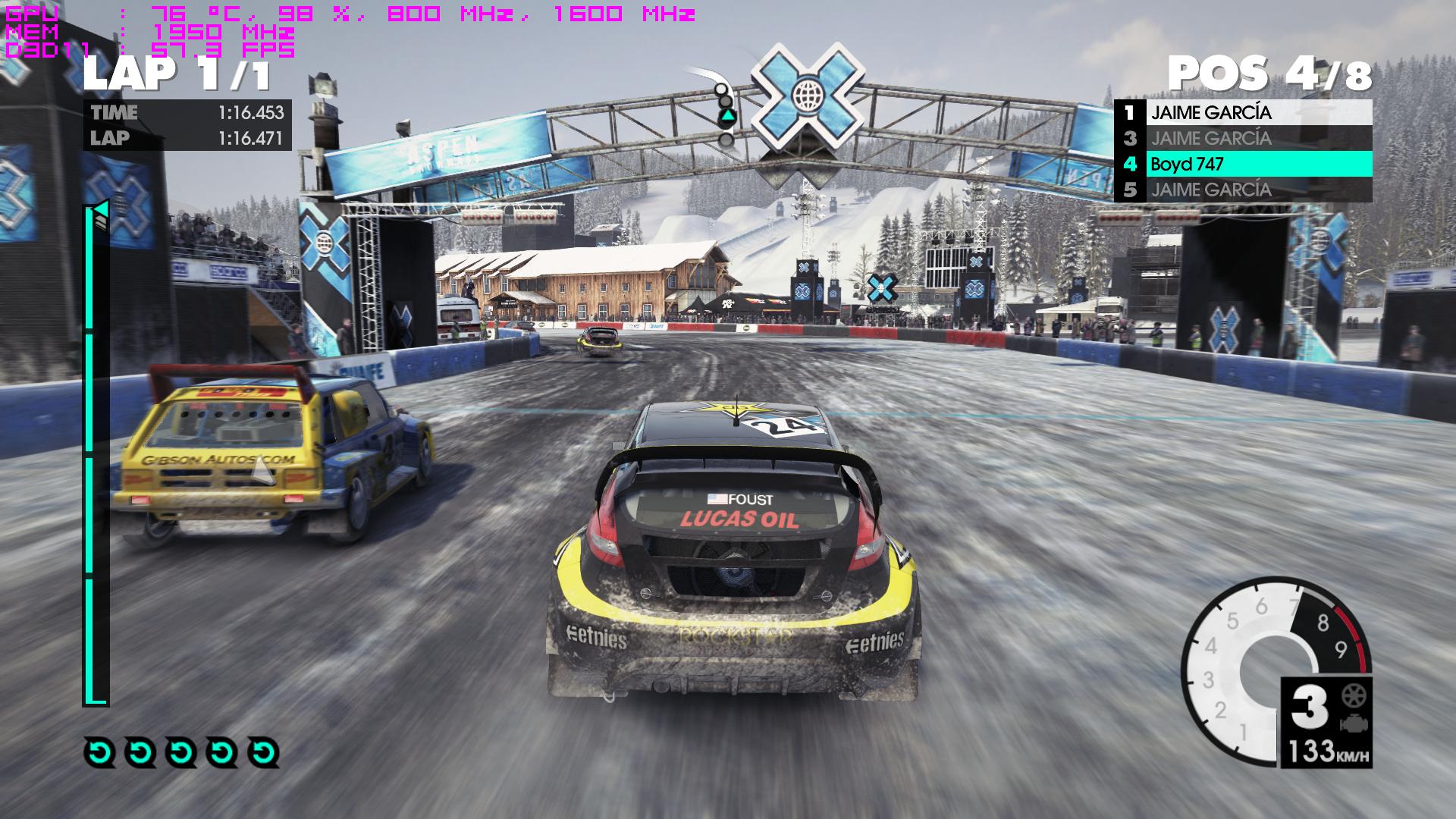
Task: Click the engine damage indicator icon
Action: pyautogui.click(x=1351, y=722)
